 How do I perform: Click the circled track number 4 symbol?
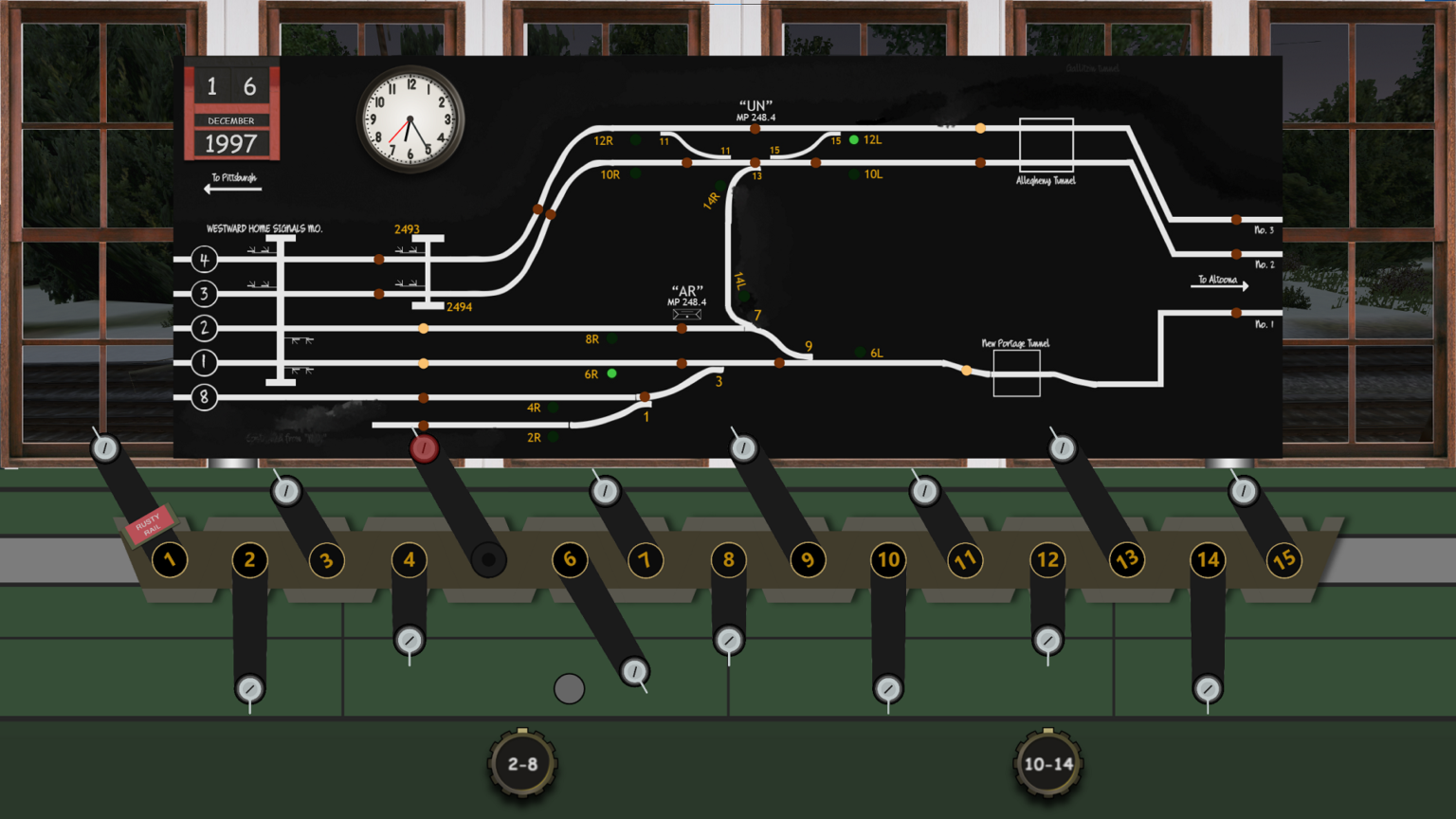point(204,259)
